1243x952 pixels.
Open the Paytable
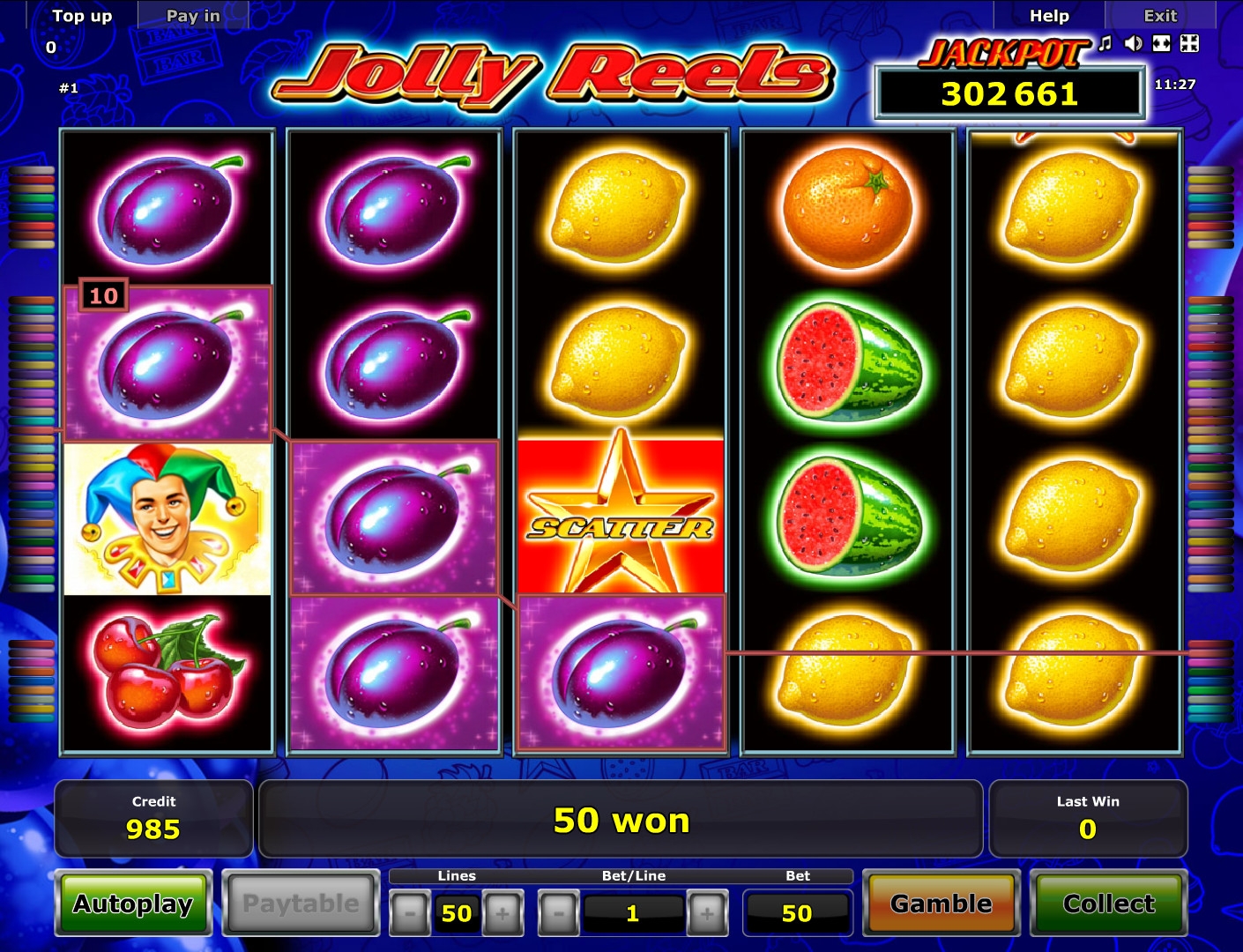pos(301,904)
